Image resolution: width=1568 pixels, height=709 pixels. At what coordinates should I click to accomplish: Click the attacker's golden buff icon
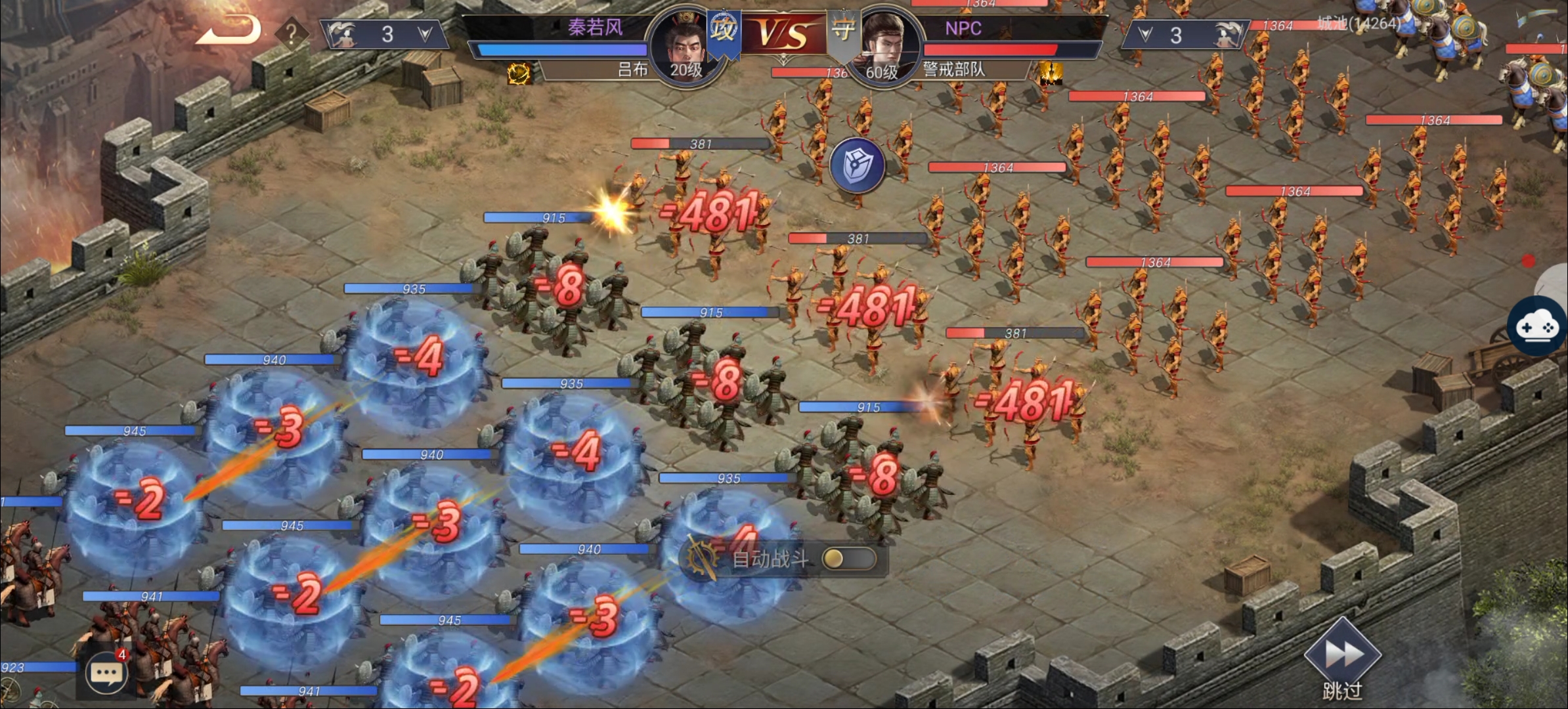pos(519,74)
